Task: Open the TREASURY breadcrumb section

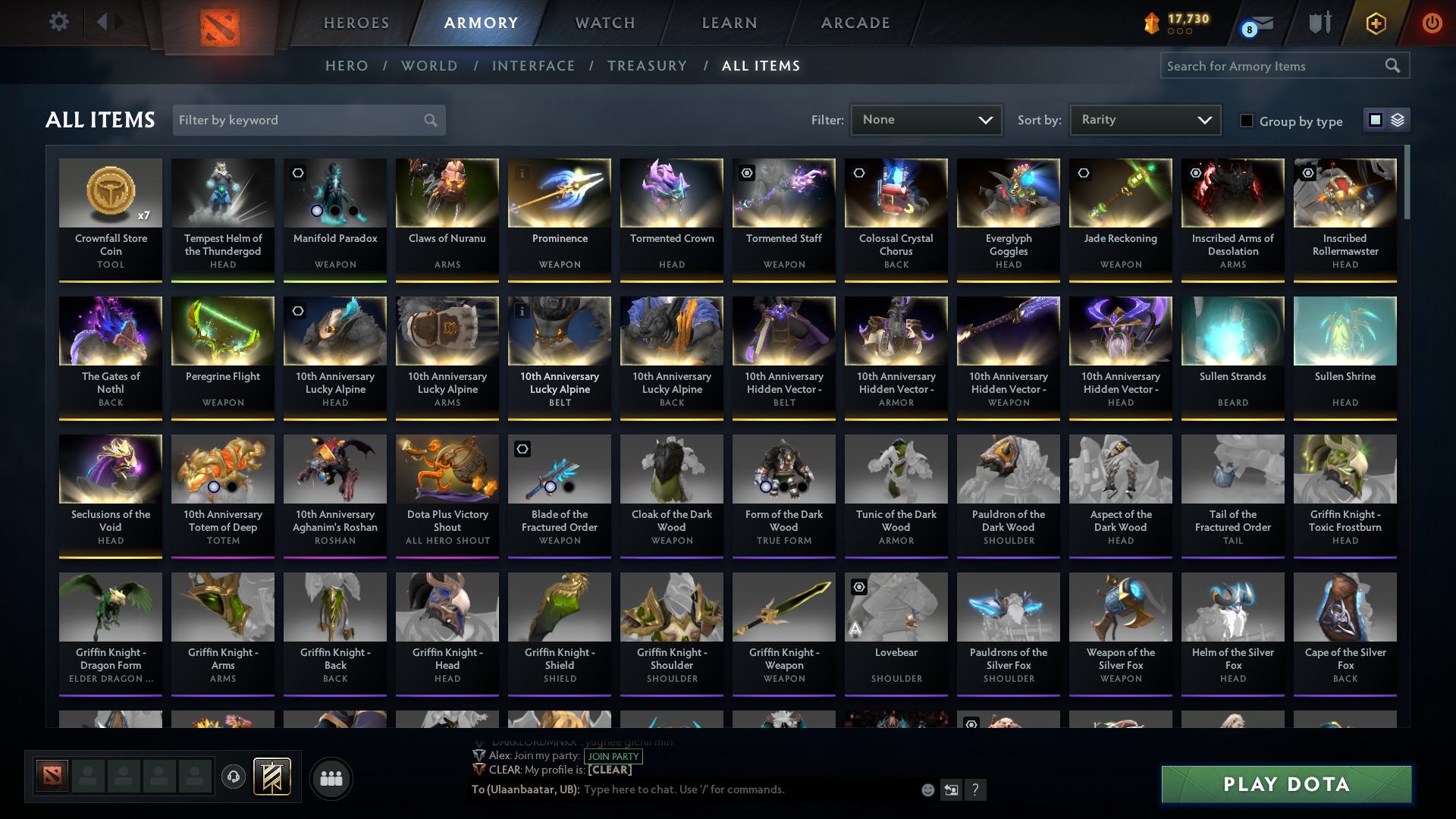Action: click(x=647, y=66)
